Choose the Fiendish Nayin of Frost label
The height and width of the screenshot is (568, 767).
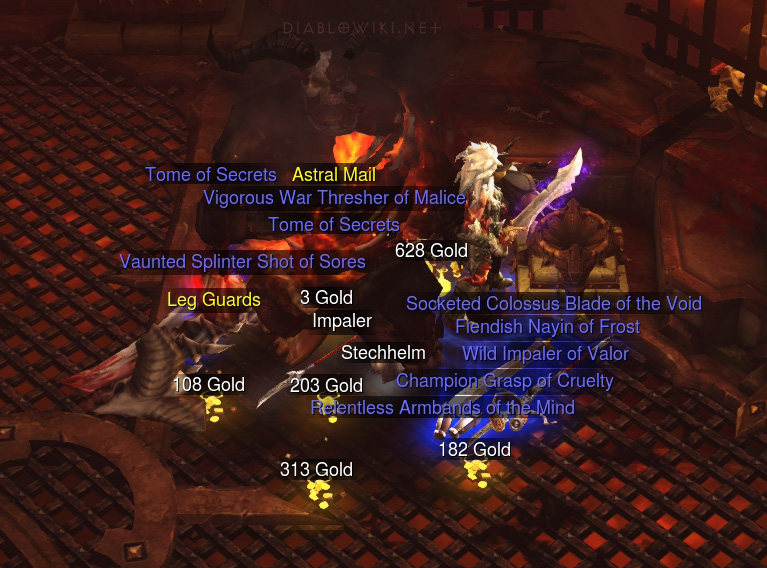pyautogui.click(x=547, y=327)
